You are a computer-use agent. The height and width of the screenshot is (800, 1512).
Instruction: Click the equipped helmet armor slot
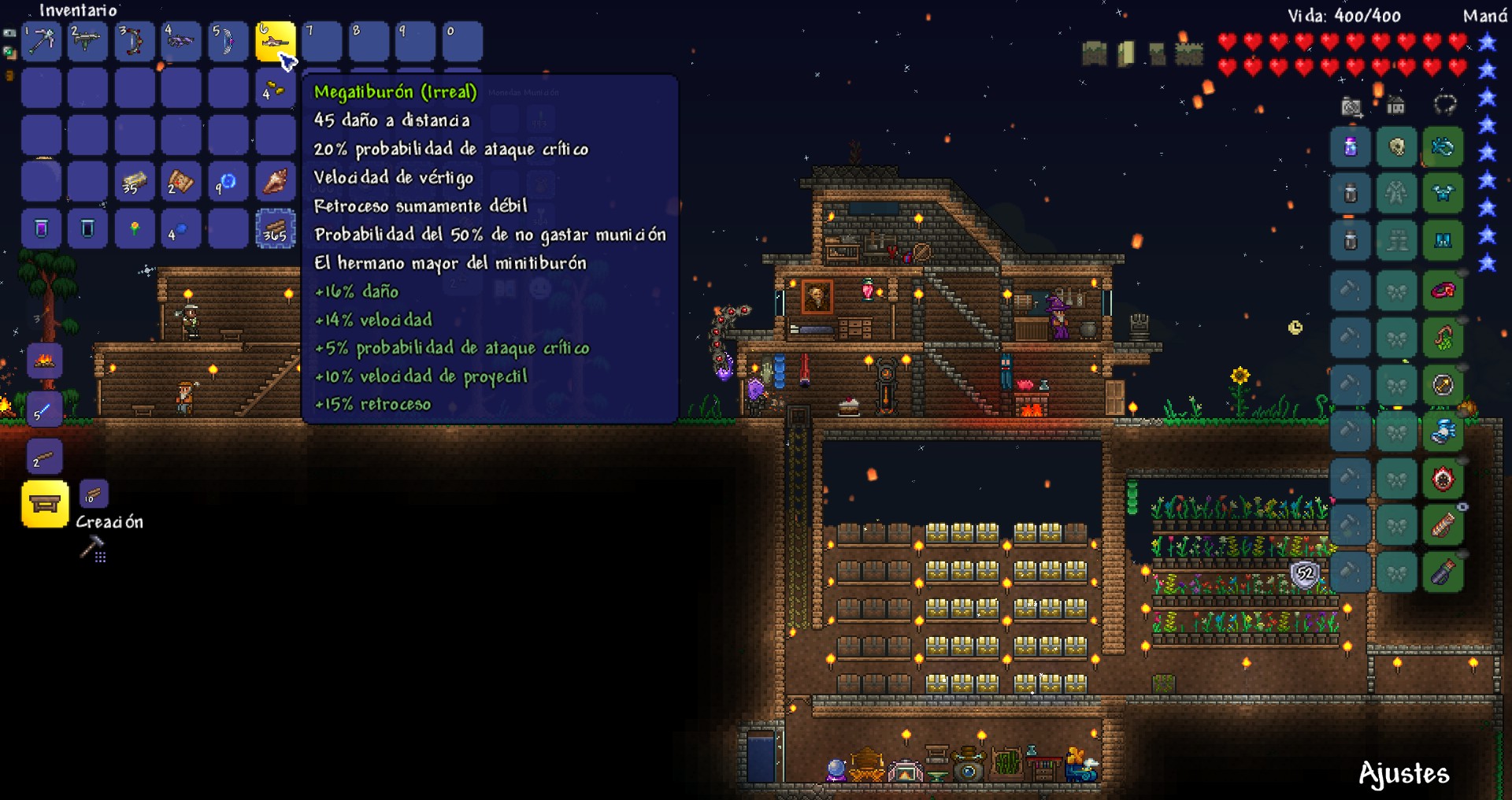(x=1443, y=147)
